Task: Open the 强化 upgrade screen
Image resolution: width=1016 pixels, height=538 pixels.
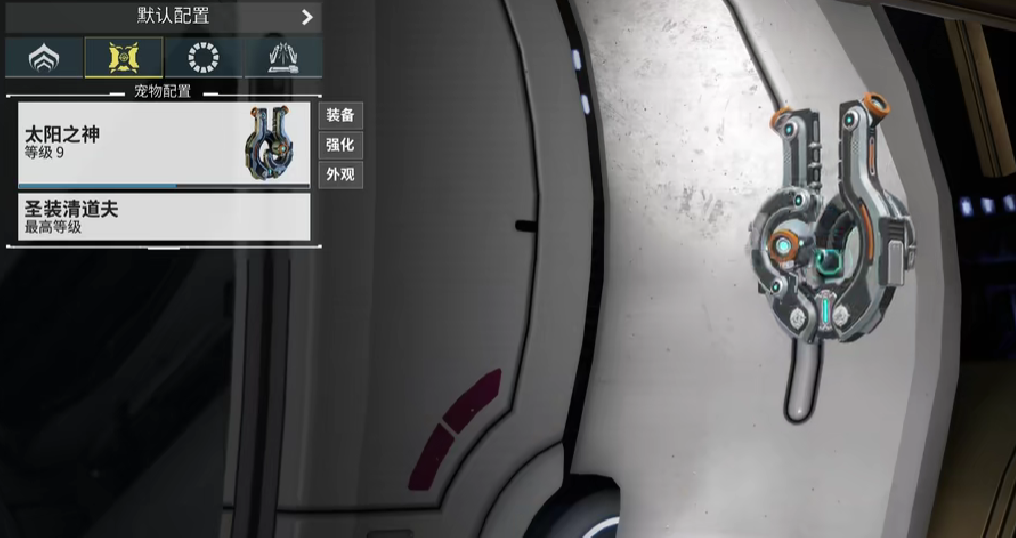Action: pos(340,145)
